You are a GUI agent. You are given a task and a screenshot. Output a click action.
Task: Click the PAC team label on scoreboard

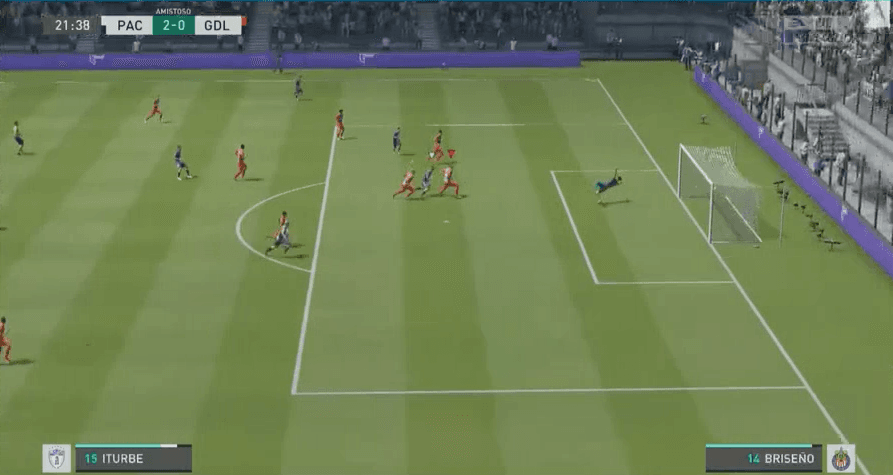click(127, 25)
